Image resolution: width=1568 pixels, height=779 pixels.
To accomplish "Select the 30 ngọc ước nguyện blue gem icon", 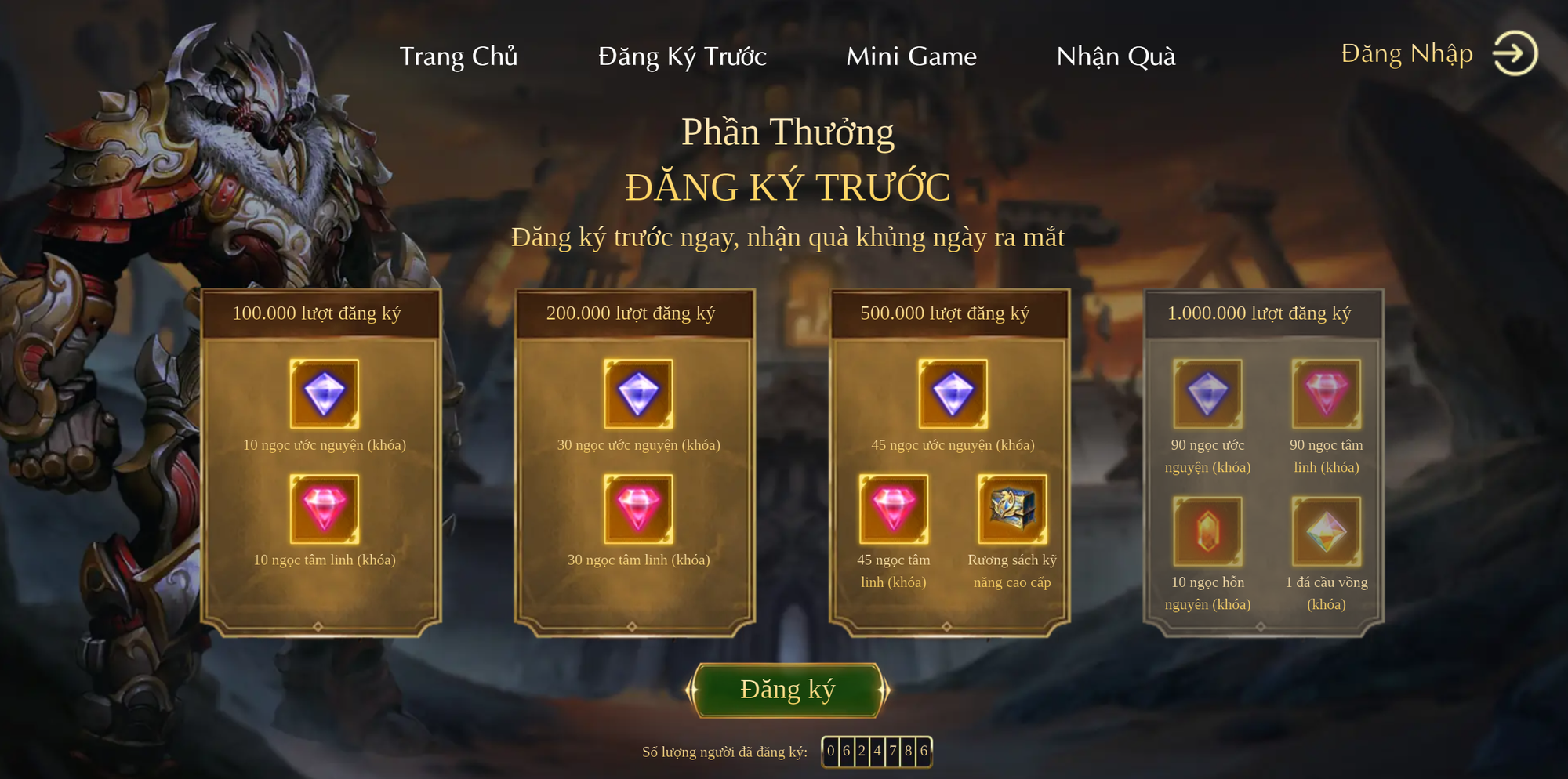I will pos(637,395).
